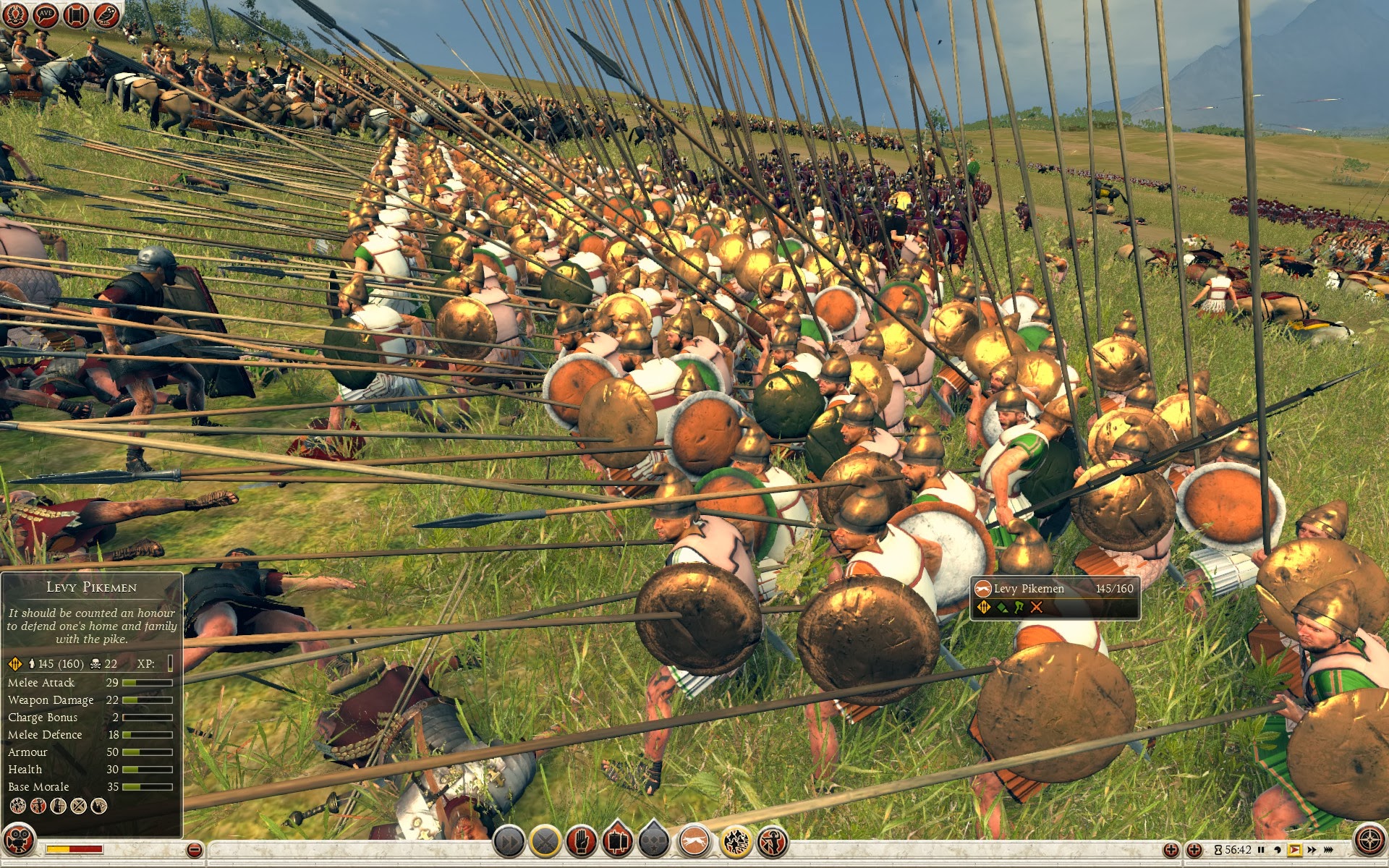
Task: Set battle to slow motion speed
Action: [x=1278, y=850]
